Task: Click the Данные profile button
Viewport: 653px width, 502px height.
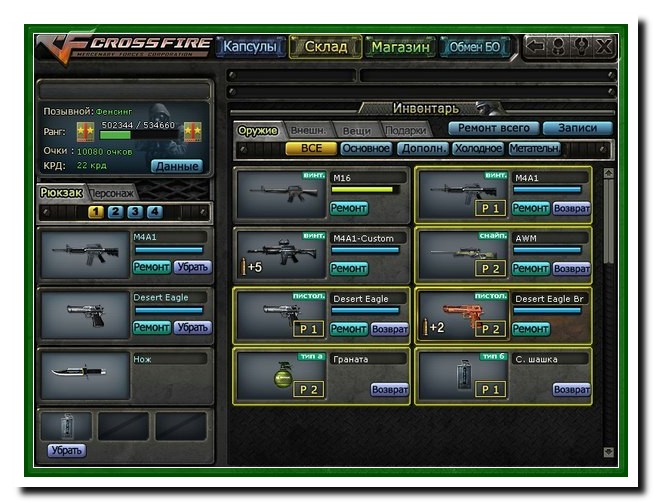Action: [176, 166]
